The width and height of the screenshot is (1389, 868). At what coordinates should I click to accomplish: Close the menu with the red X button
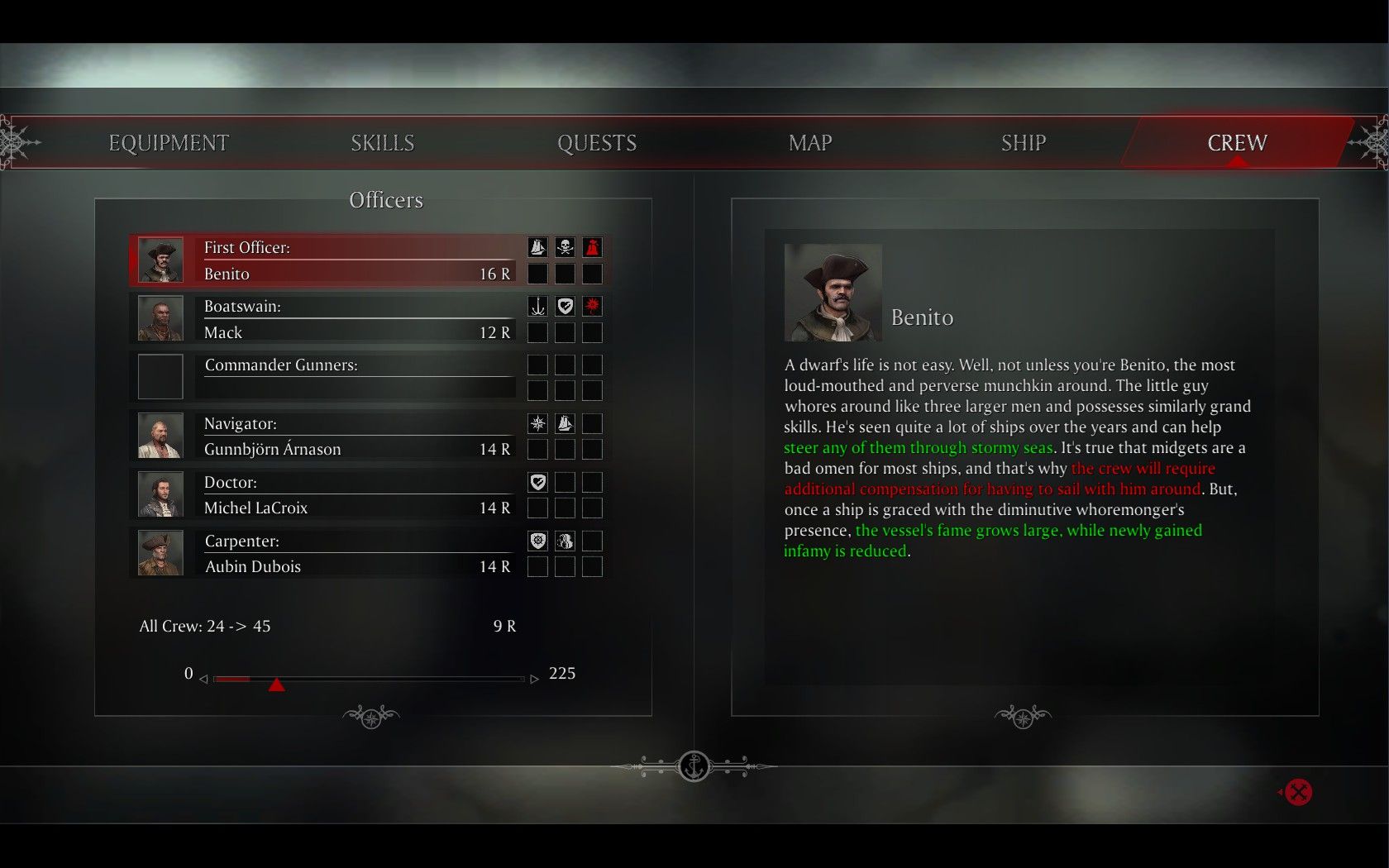[1298, 792]
